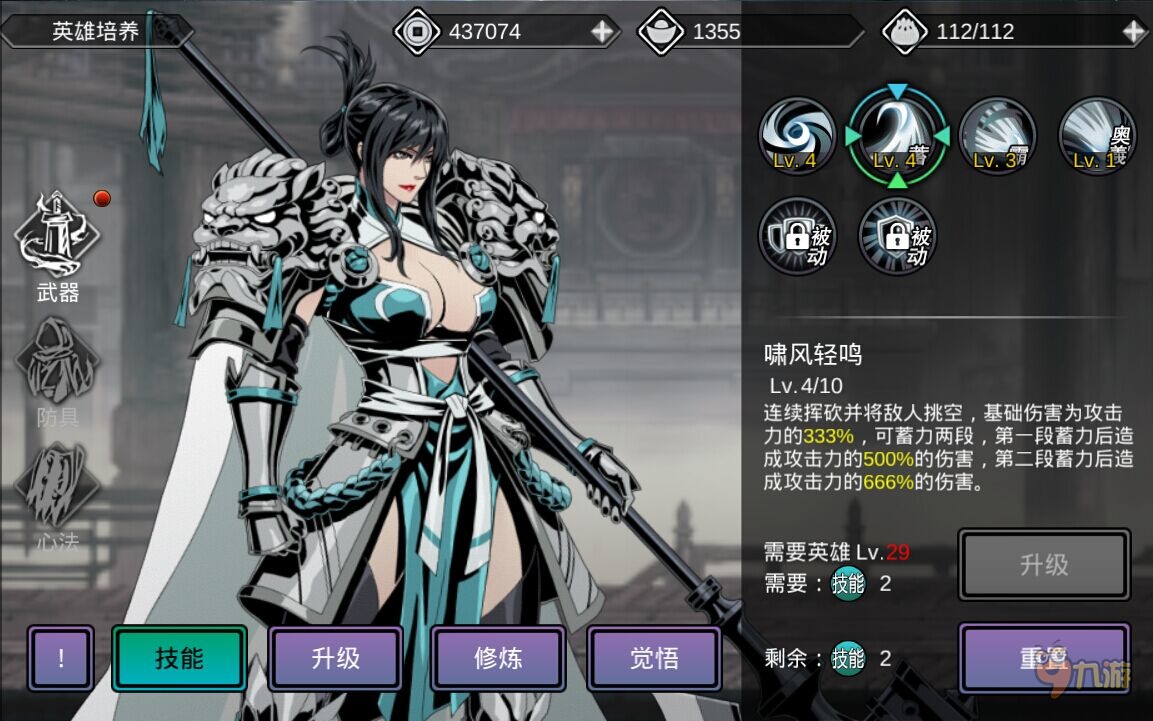
Task: Select the Lv. 4 whirlwind vortex skill
Action: [x=797, y=136]
